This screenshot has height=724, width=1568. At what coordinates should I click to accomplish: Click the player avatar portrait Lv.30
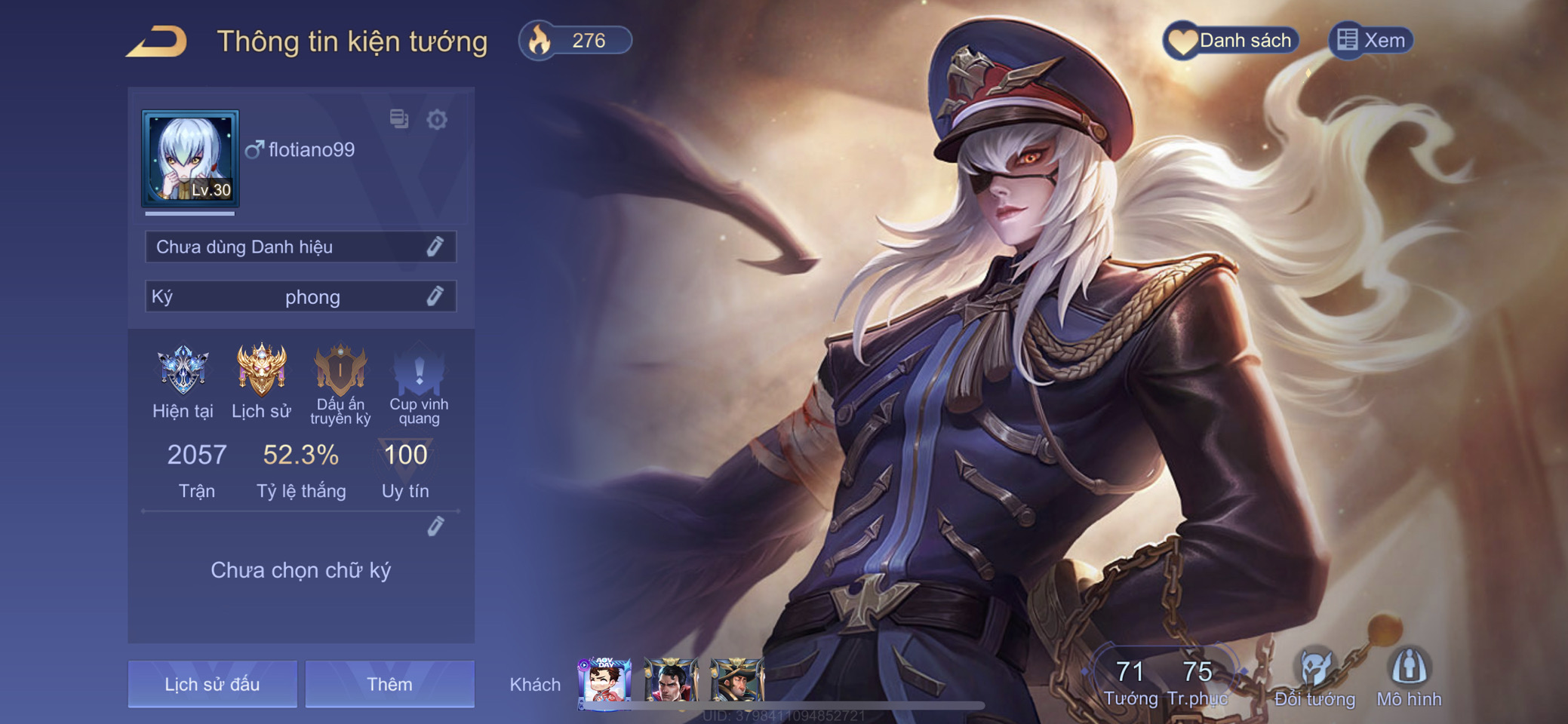190,158
